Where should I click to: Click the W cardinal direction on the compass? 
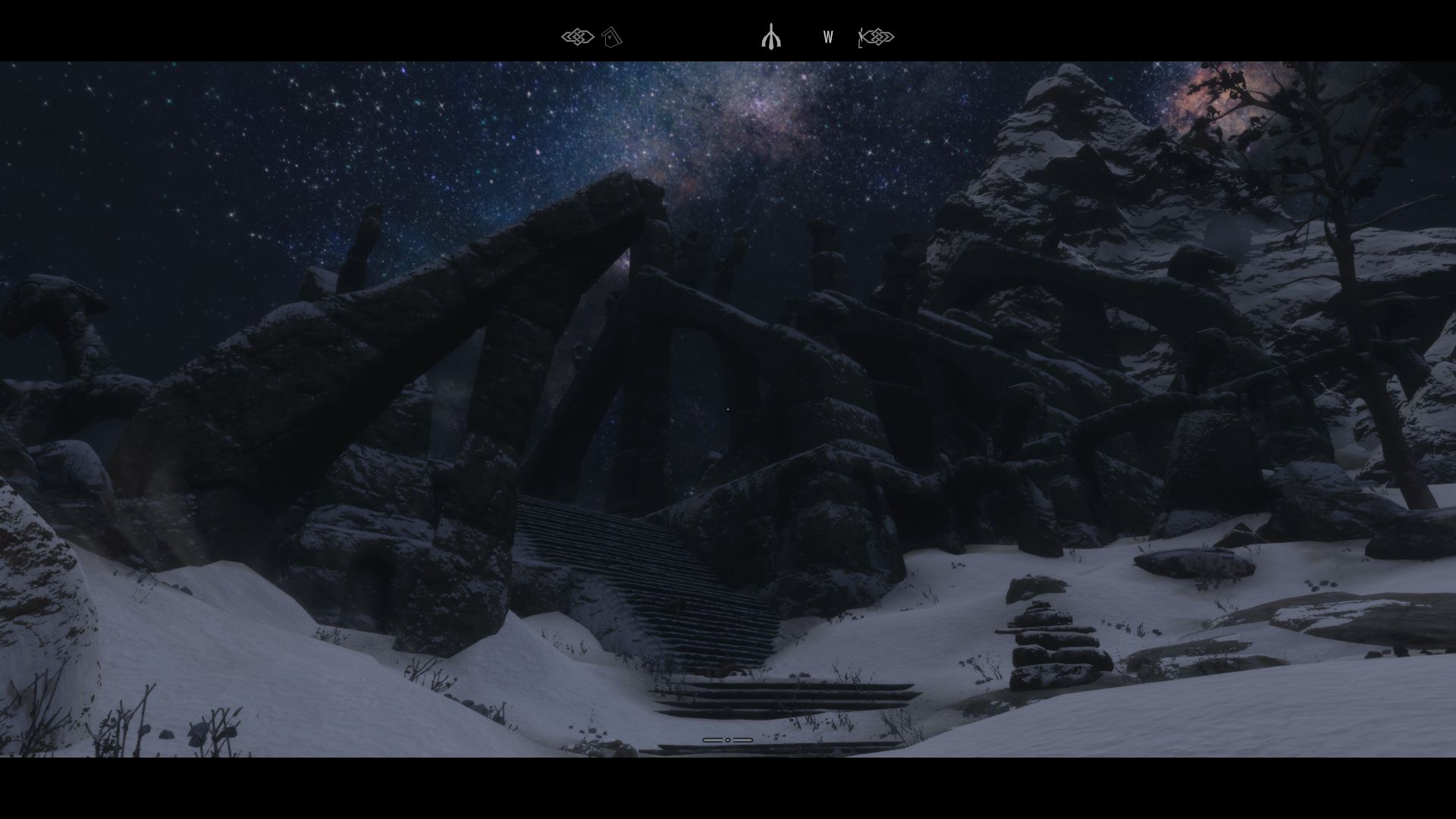[827, 36]
